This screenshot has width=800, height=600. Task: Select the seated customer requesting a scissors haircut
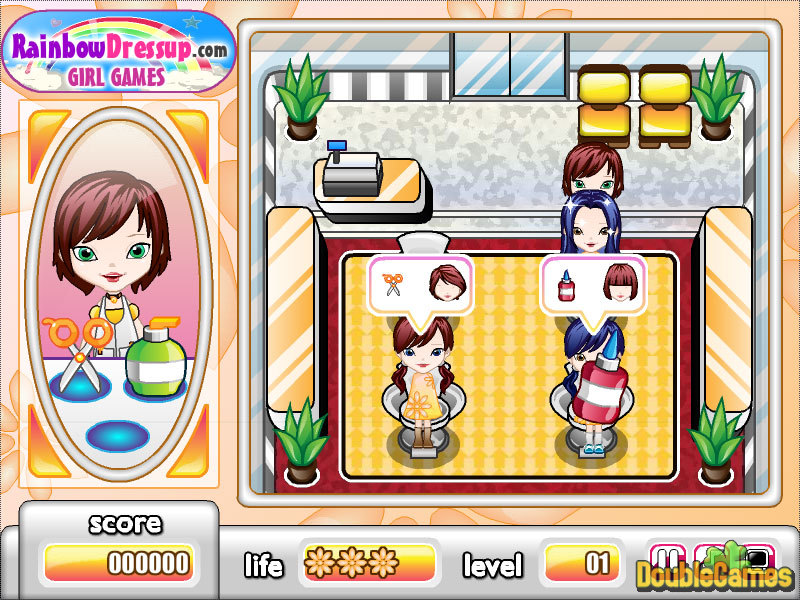(x=420, y=375)
